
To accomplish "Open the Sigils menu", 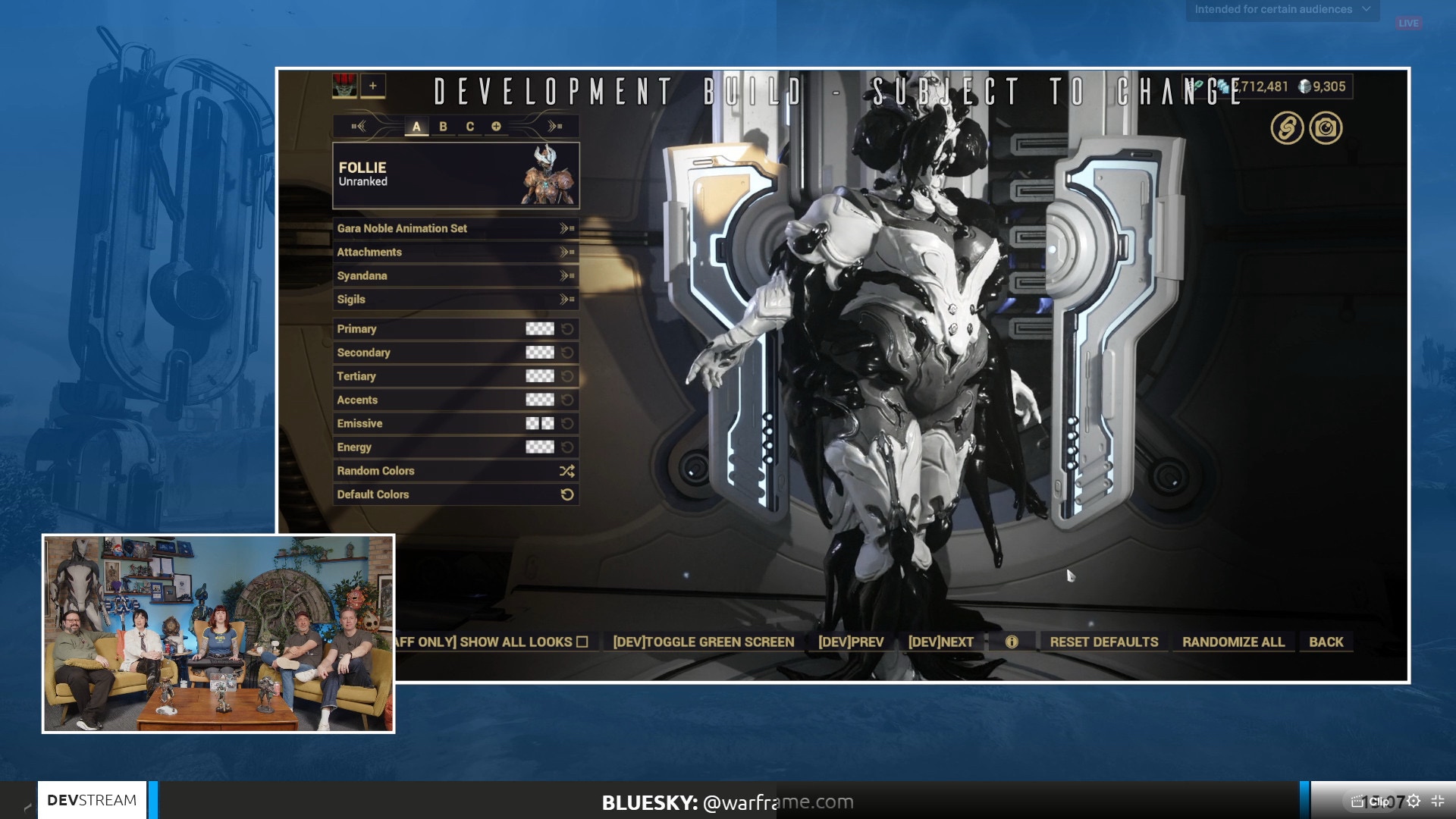I will coord(455,299).
